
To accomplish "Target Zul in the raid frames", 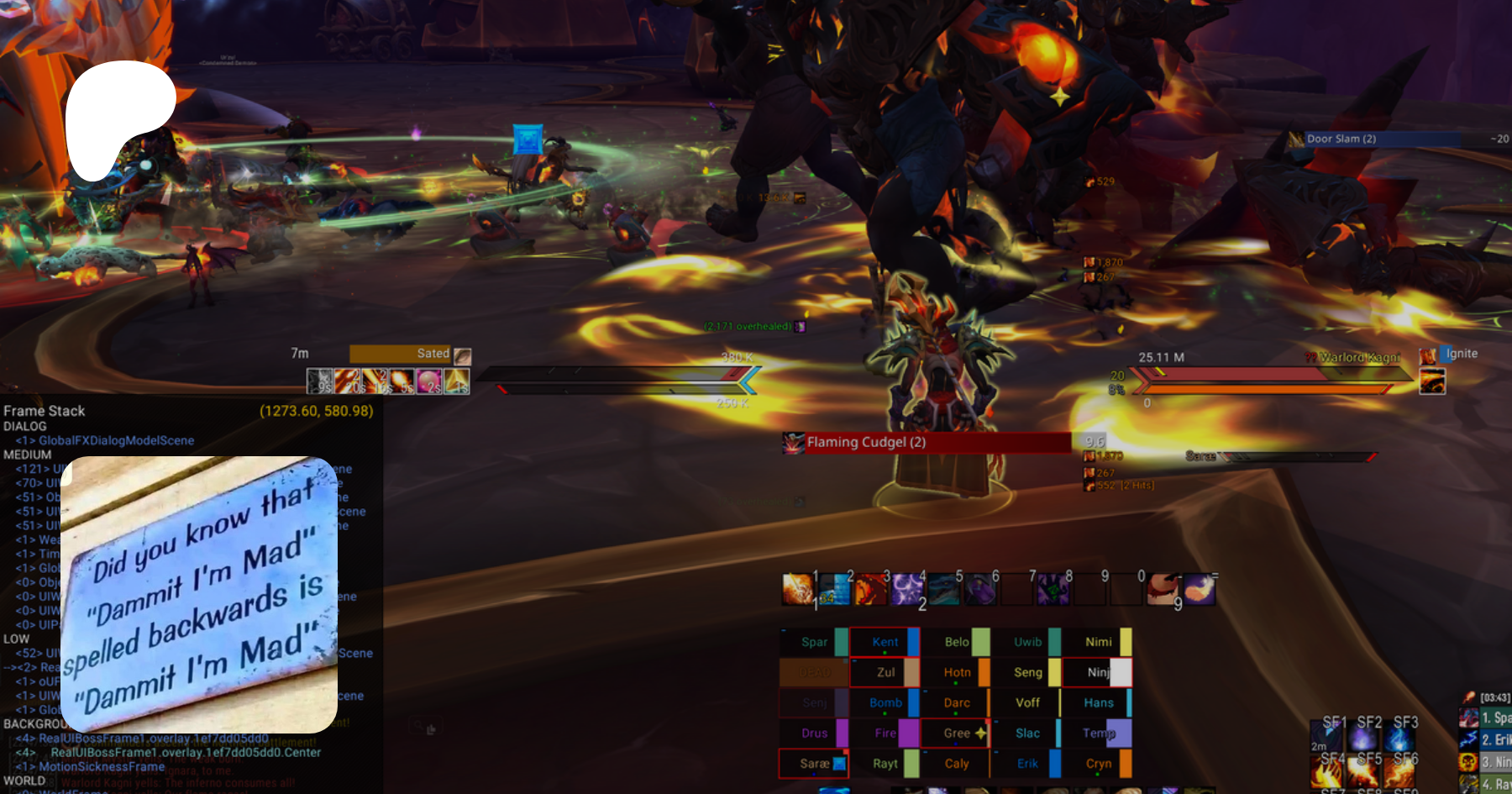I will point(885,672).
